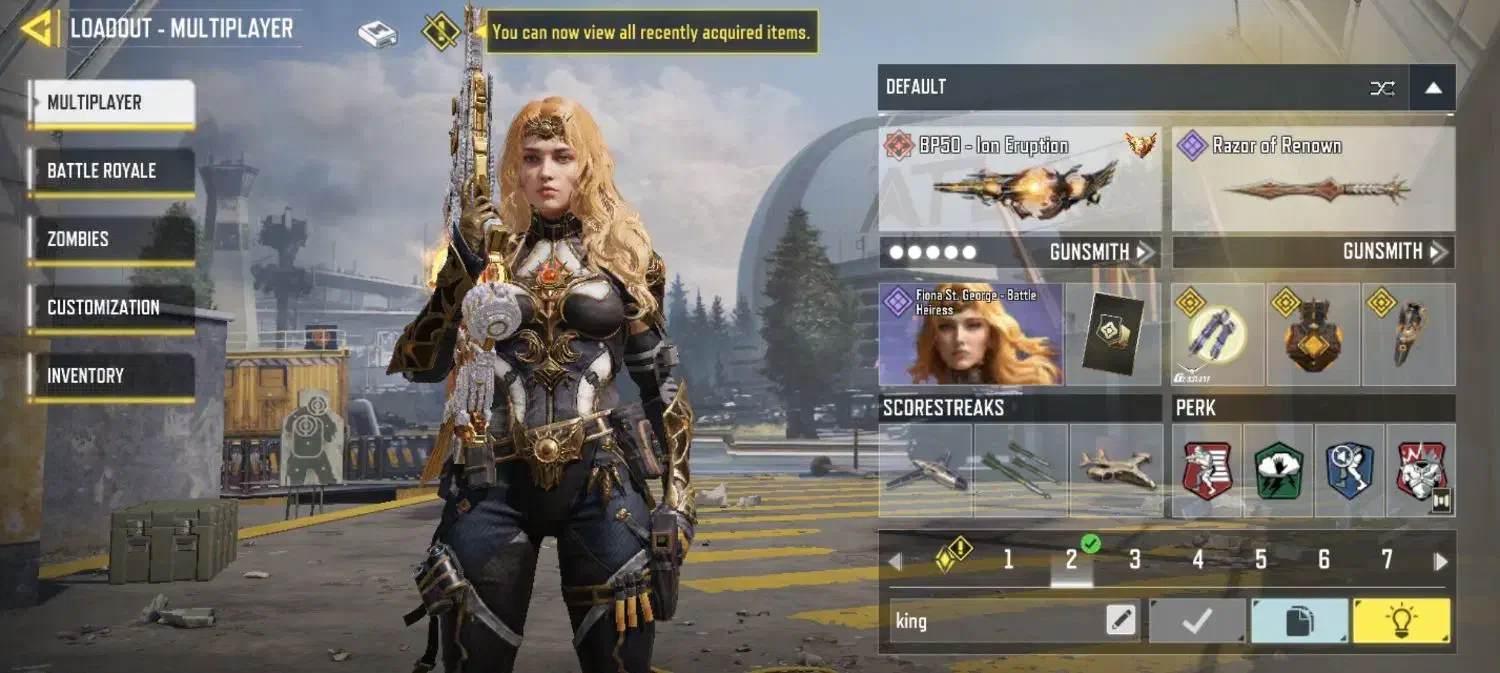This screenshot has width=1500, height=673.
Task: Switch to the Battle Royale tab
Action: [111, 171]
